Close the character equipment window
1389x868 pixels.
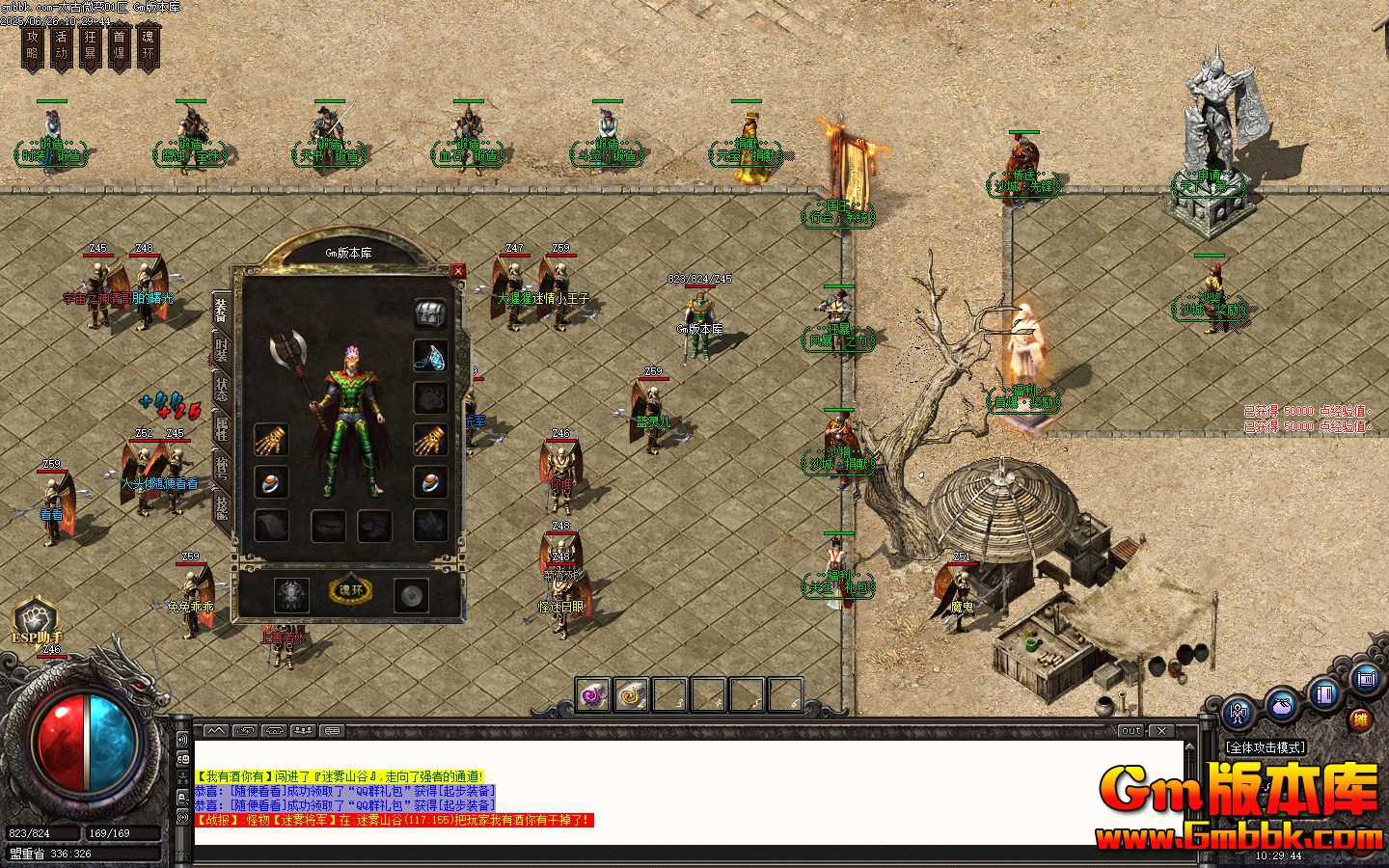point(458,271)
